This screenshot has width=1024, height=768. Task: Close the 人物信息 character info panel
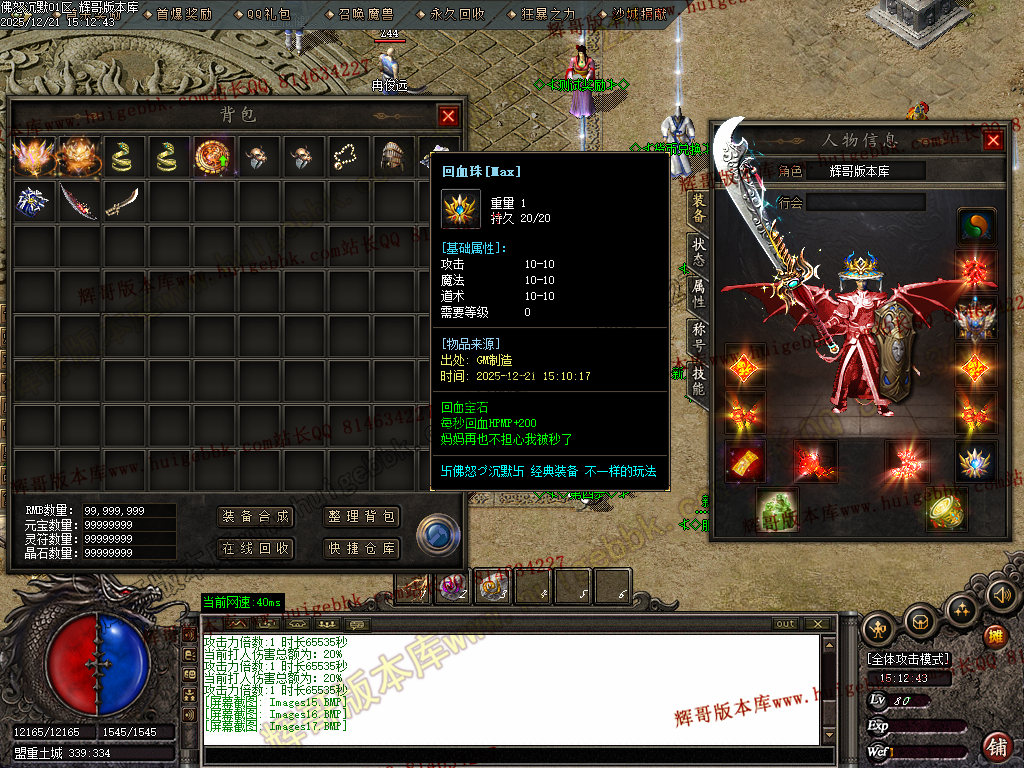[x=993, y=141]
